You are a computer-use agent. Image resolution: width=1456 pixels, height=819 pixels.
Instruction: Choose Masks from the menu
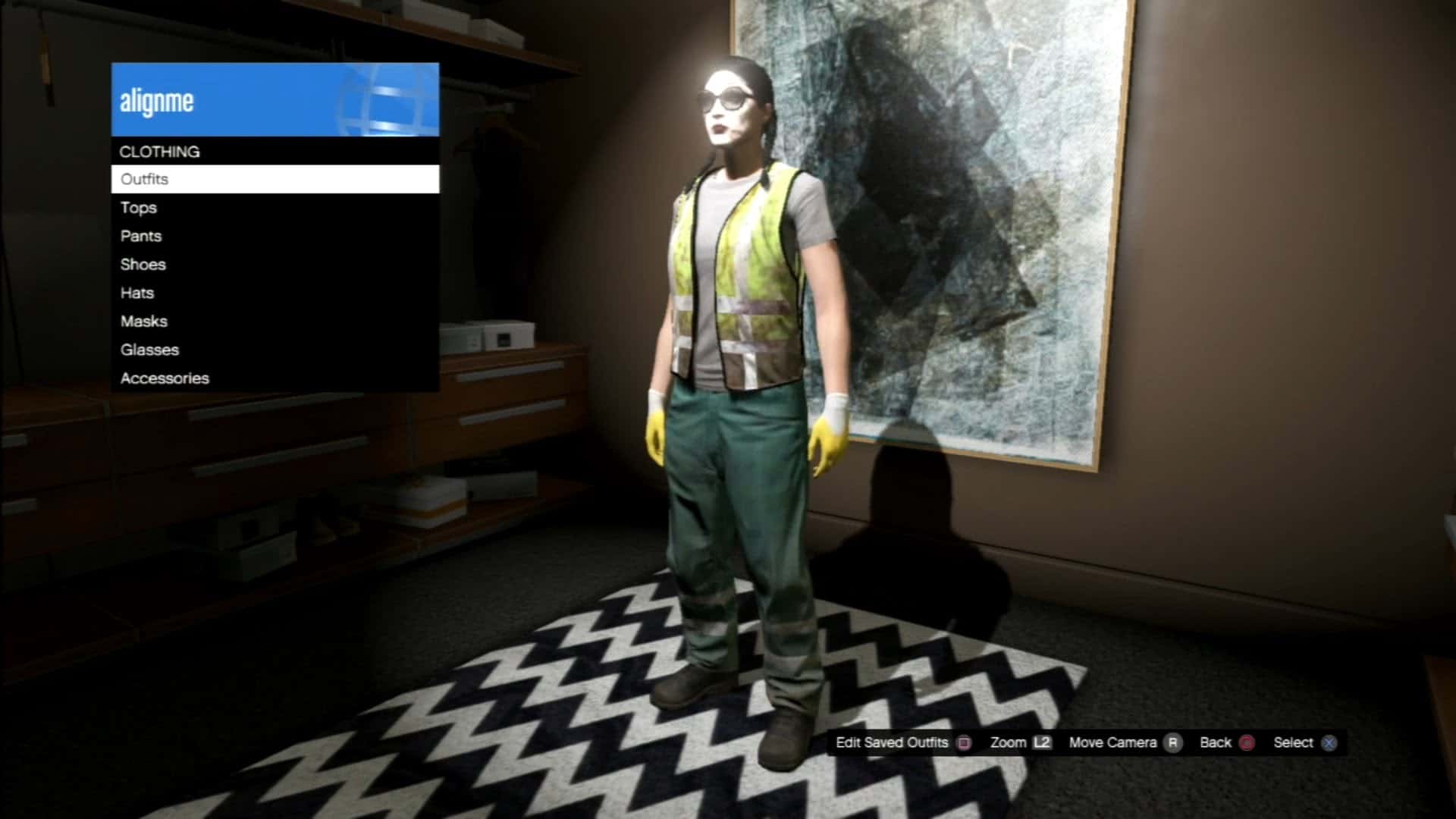pos(143,321)
